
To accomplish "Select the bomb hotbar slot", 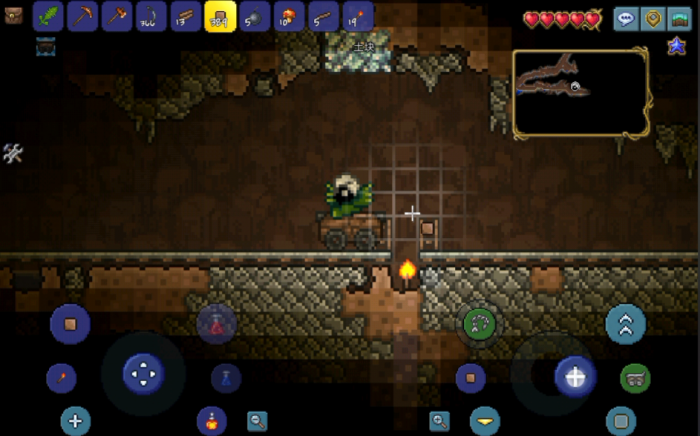I will click(254, 16).
